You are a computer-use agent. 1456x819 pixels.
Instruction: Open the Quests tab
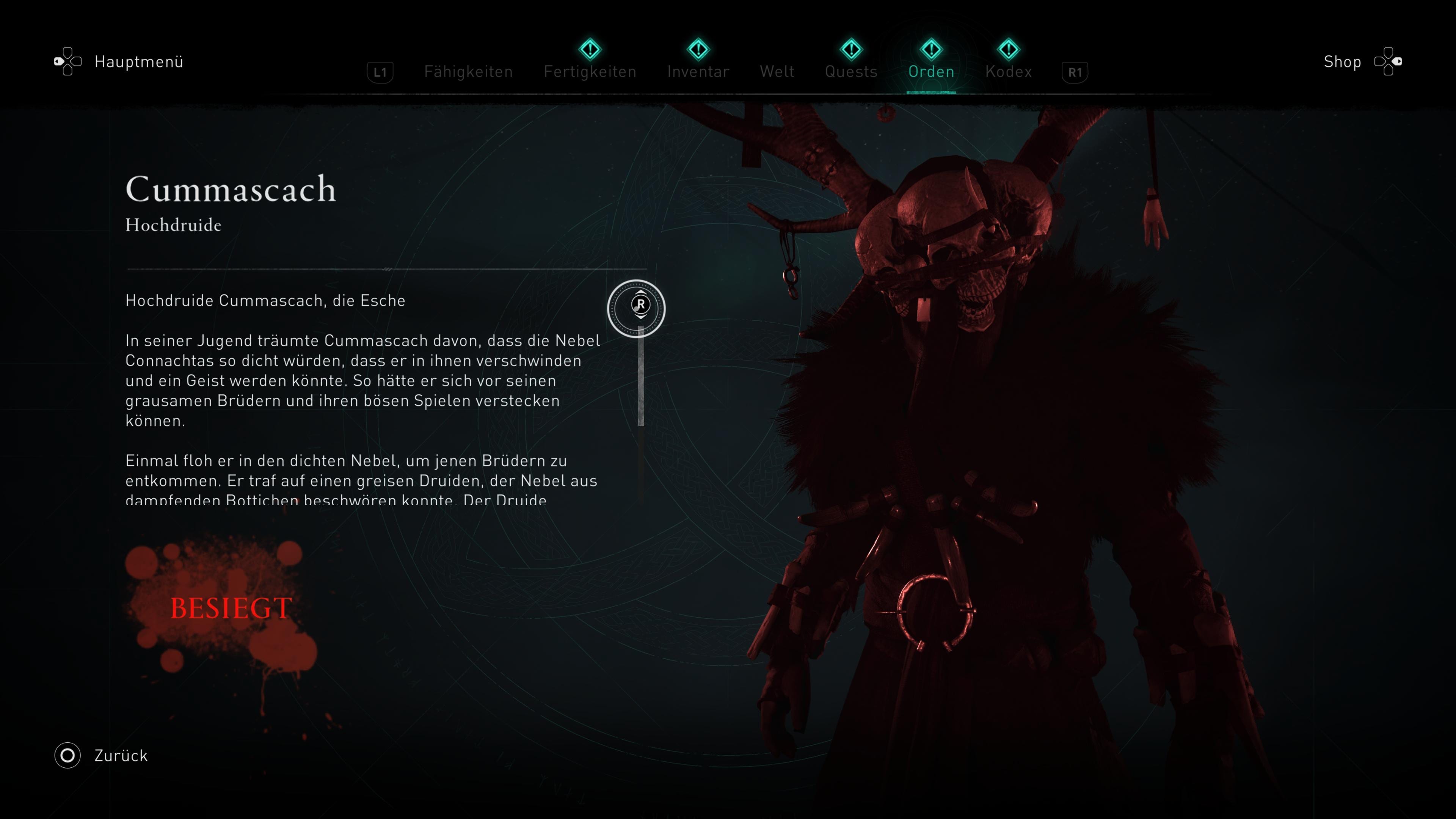[x=850, y=72]
